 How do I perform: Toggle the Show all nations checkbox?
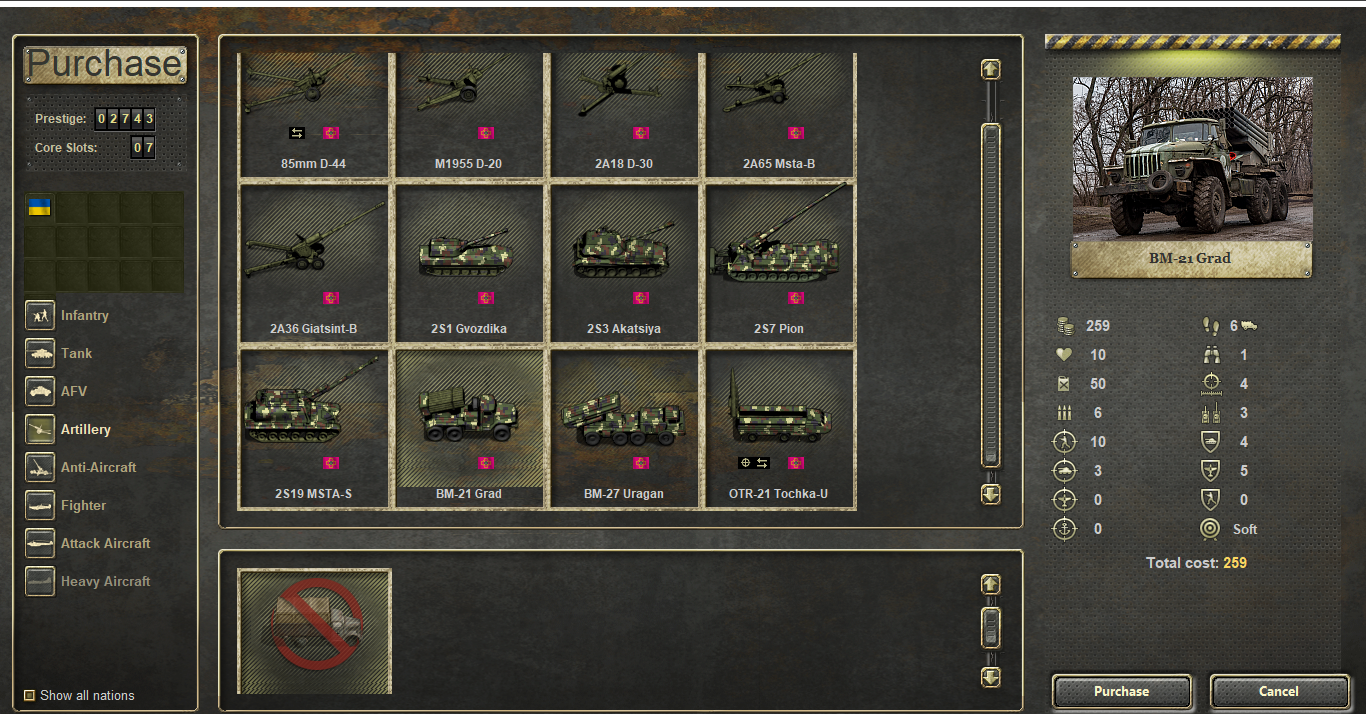(x=30, y=695)
